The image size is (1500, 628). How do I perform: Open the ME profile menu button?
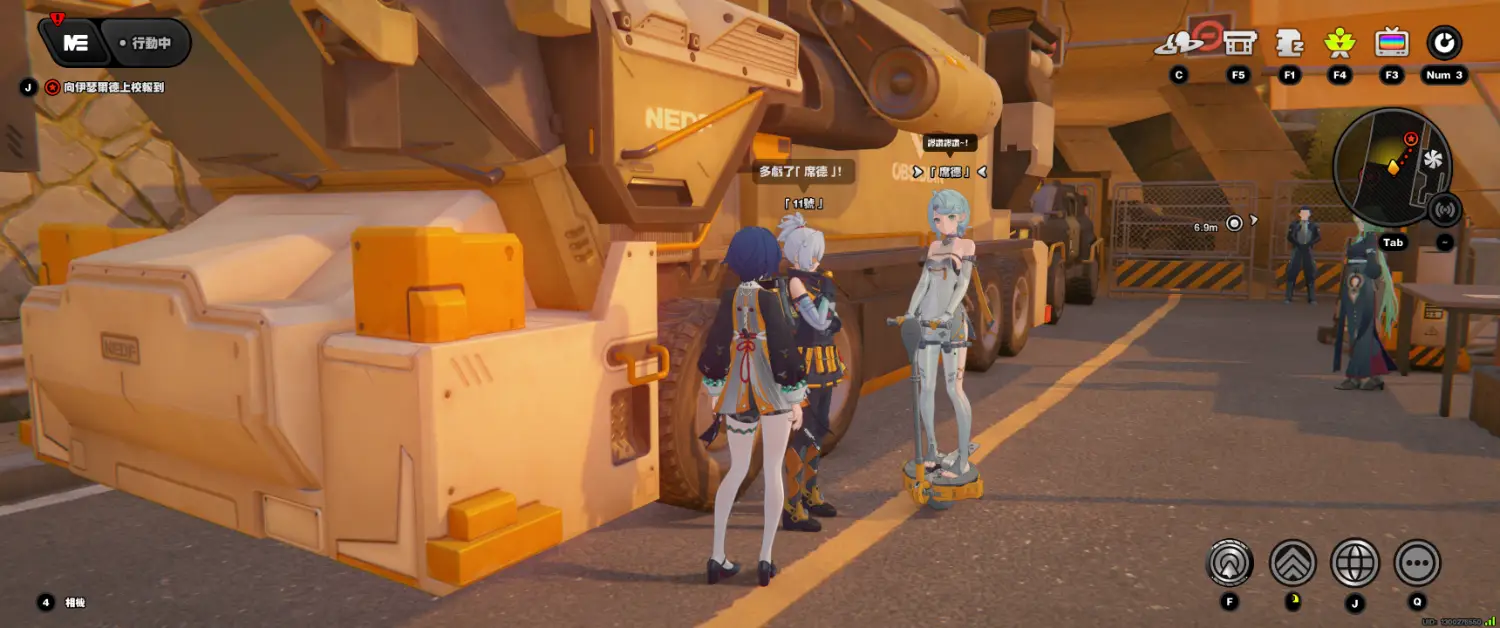[75, 43]
